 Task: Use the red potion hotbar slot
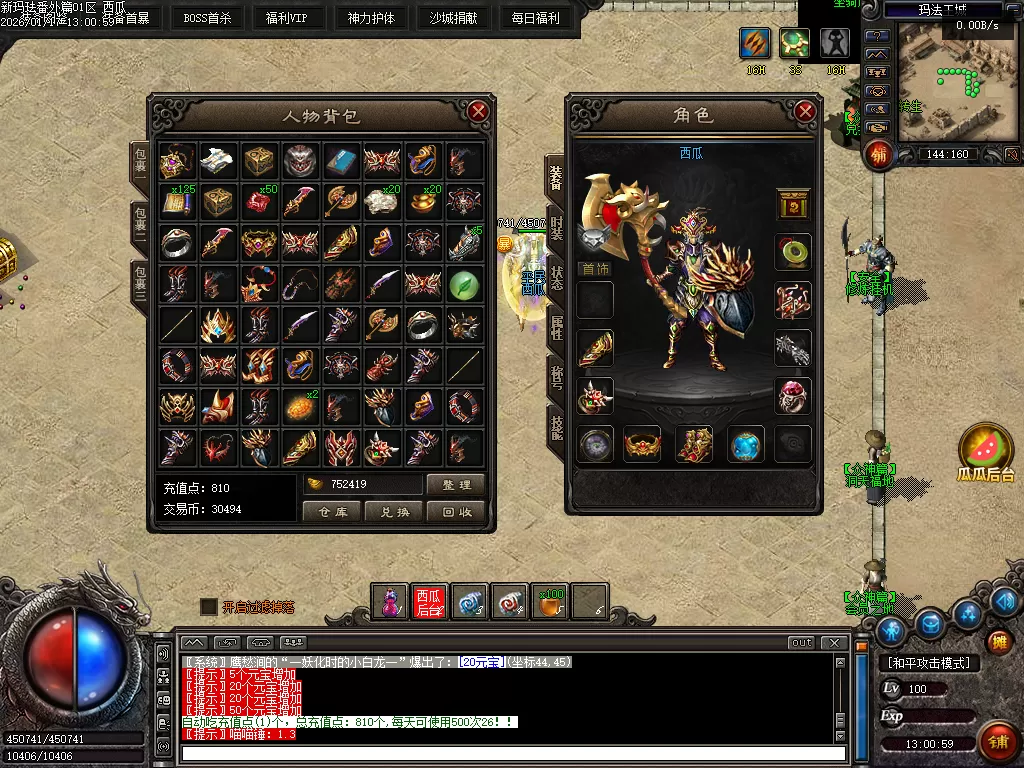tap(389, 602)
